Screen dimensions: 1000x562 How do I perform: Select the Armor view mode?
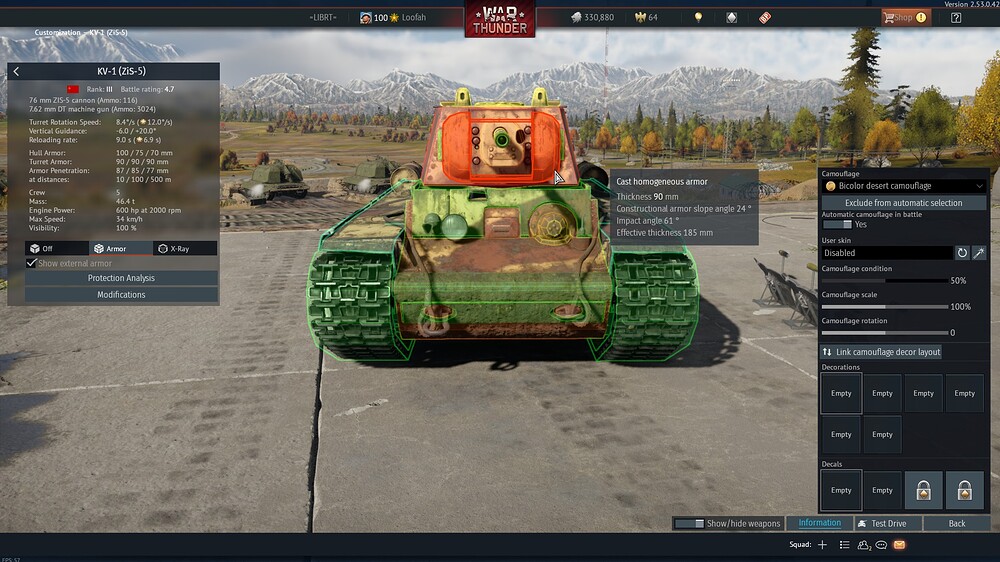(121, 248)
